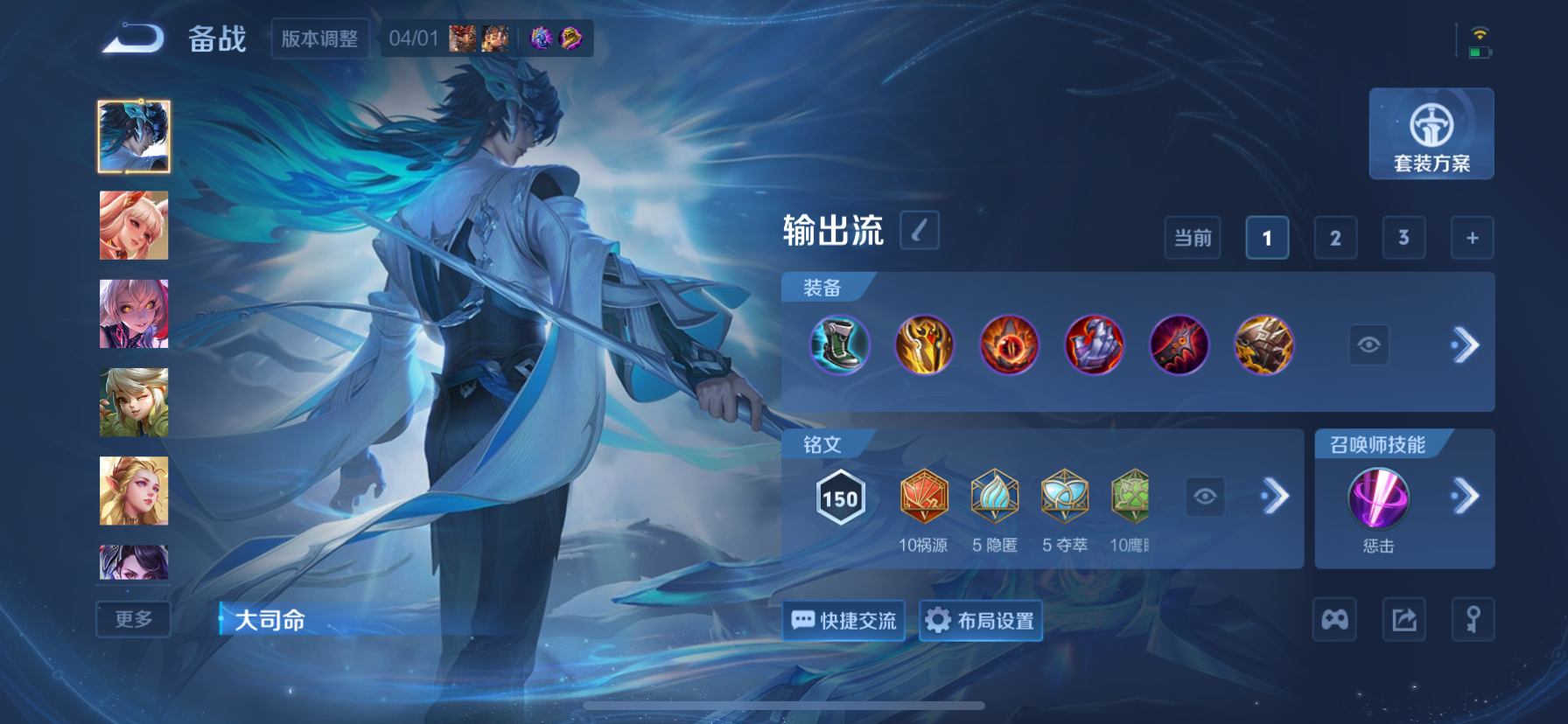Open the 套装方案 panel
Image resolution: width=1568 pixels, height=724 pixels.
coord(1431,133)
